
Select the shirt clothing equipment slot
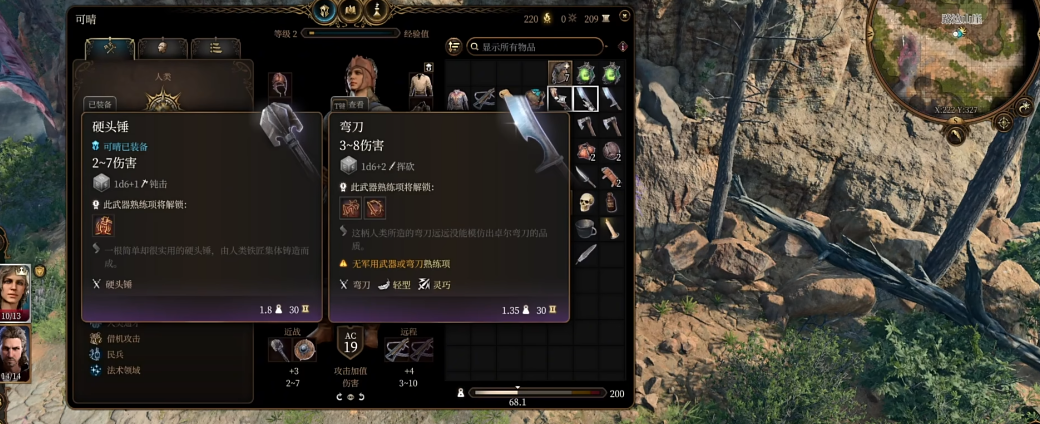[420, 85]
